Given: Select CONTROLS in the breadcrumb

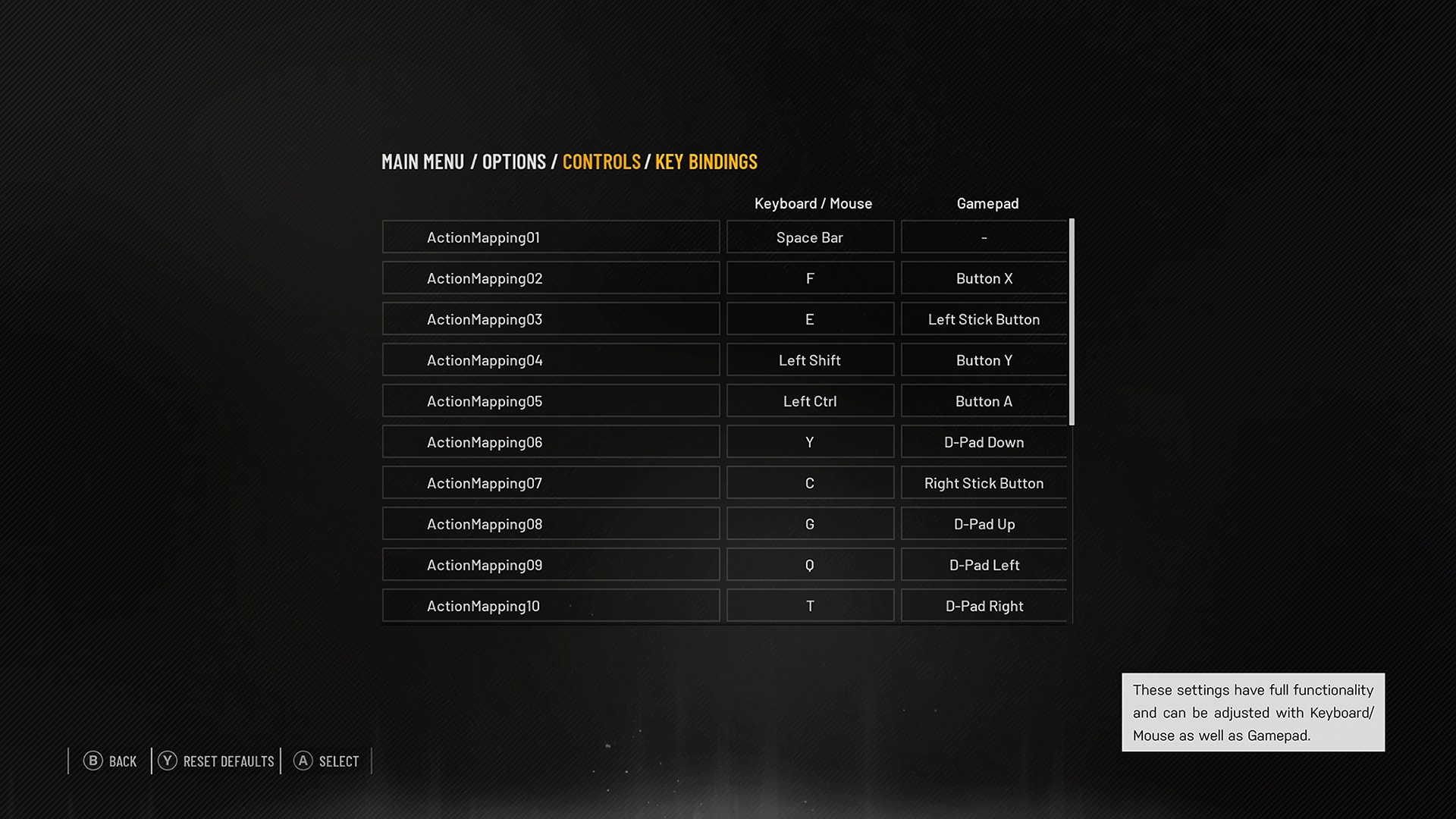Looking at the screenshot, I should click(x=601, y=162).
